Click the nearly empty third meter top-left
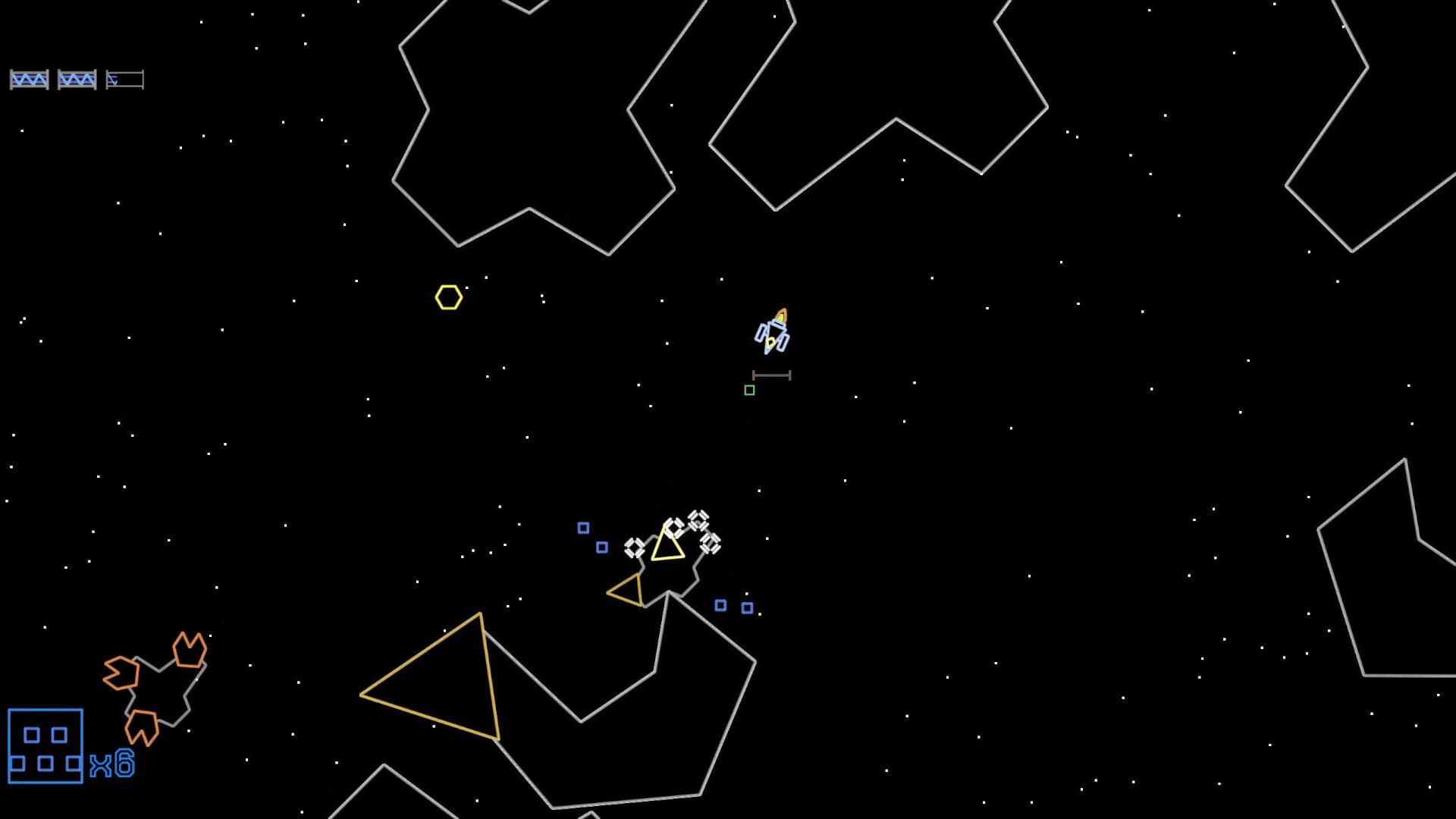The width and height of the screenshot is (1456, 819). [125, 78]
